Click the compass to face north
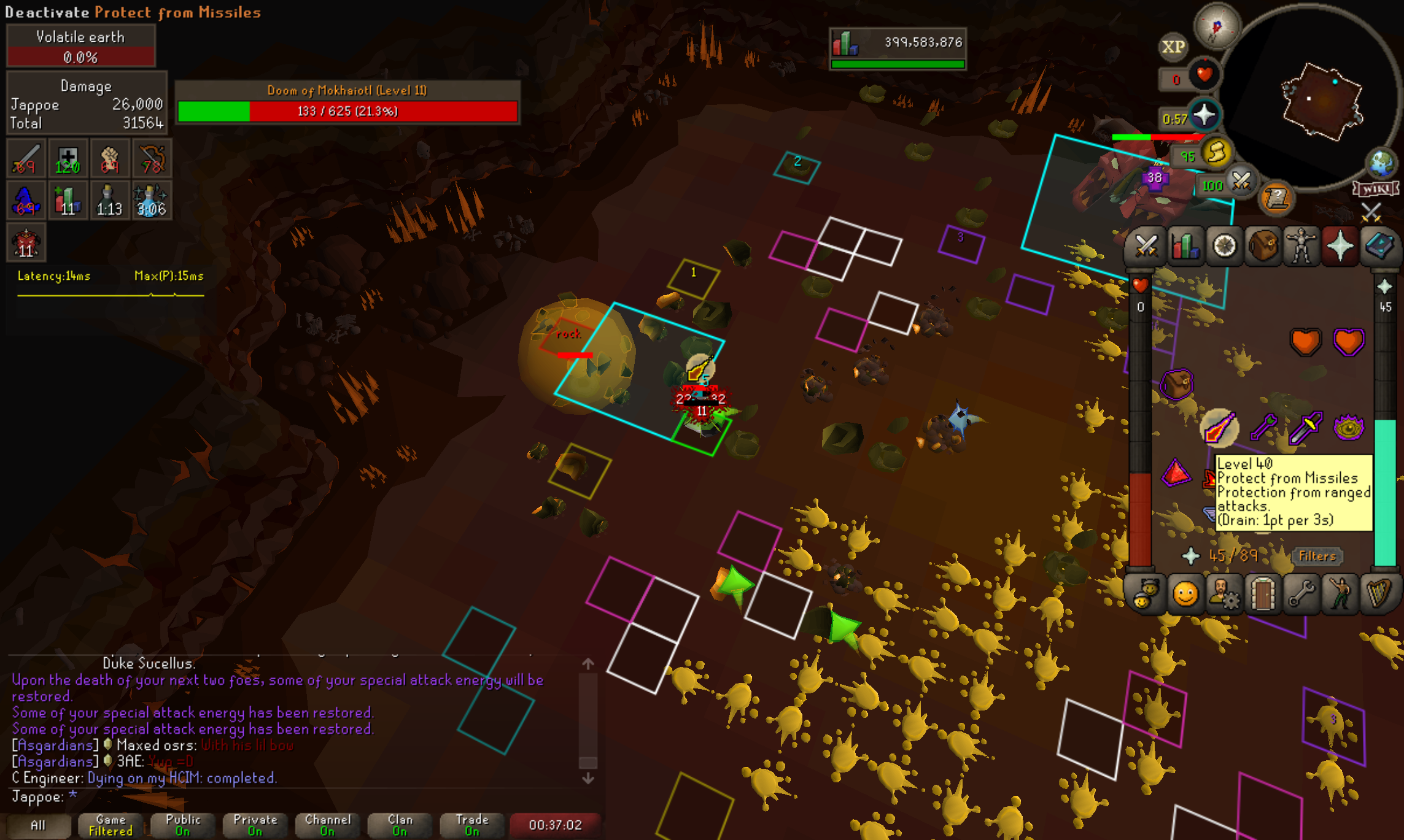This screenshot has width=1404, height=840. 1217,26
